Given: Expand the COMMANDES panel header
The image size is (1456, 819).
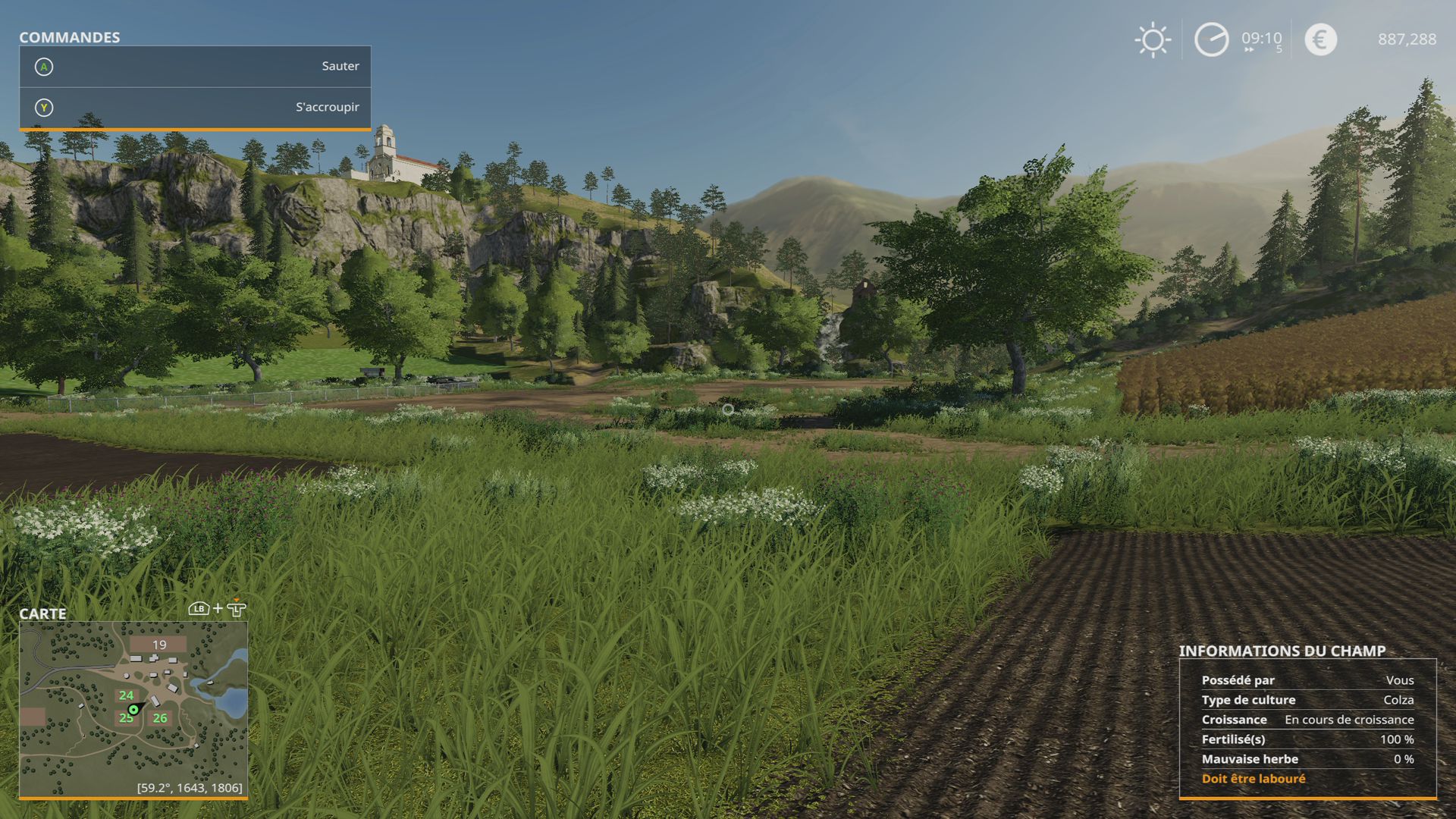Looking at the screenshot, I should click(x=68, y=37).
